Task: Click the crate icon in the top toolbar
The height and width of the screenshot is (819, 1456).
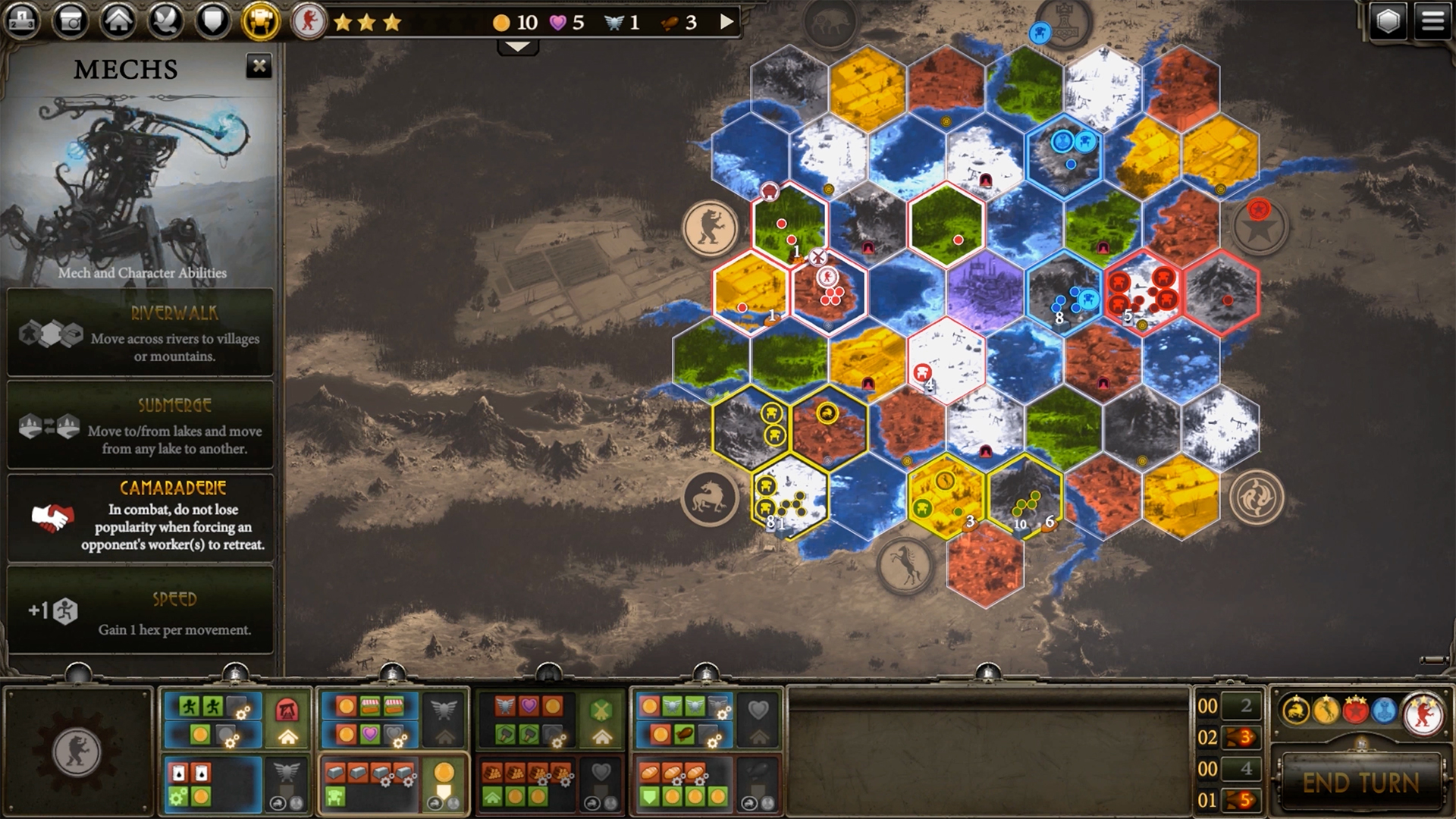Action: [x=71, y=19]
